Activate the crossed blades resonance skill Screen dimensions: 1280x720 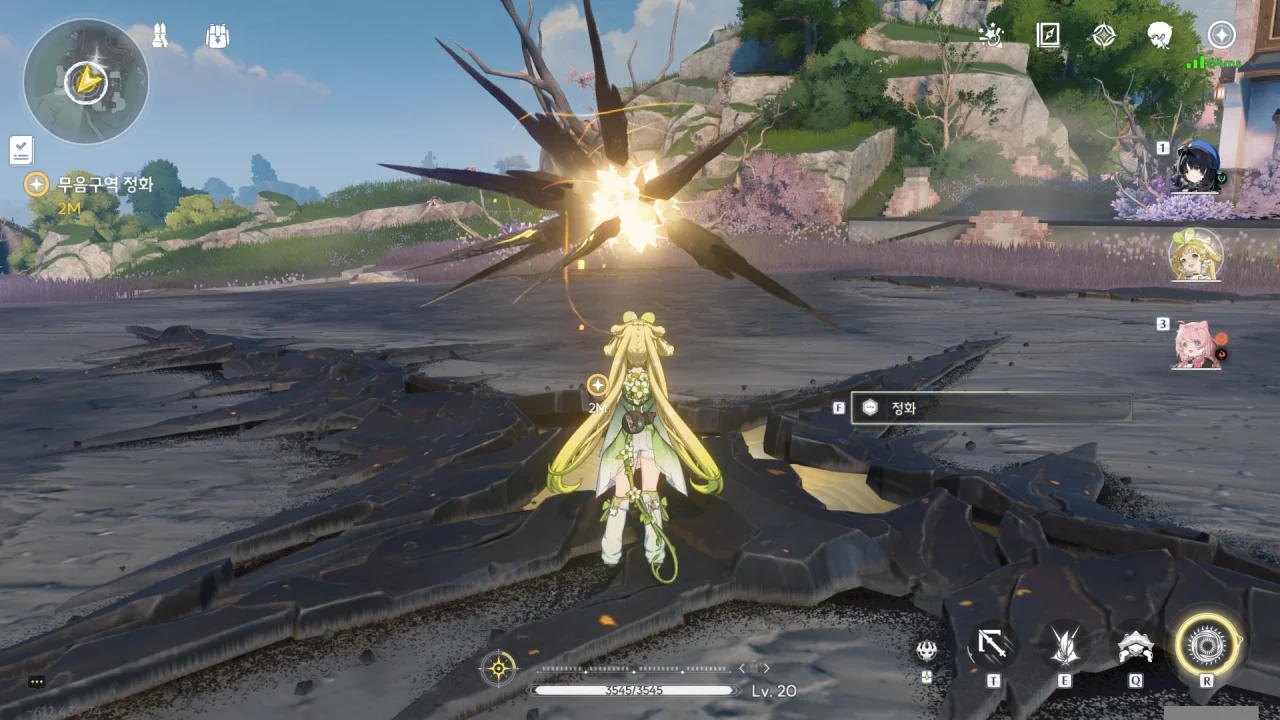pyautogui.click(x=1064, y=646)
